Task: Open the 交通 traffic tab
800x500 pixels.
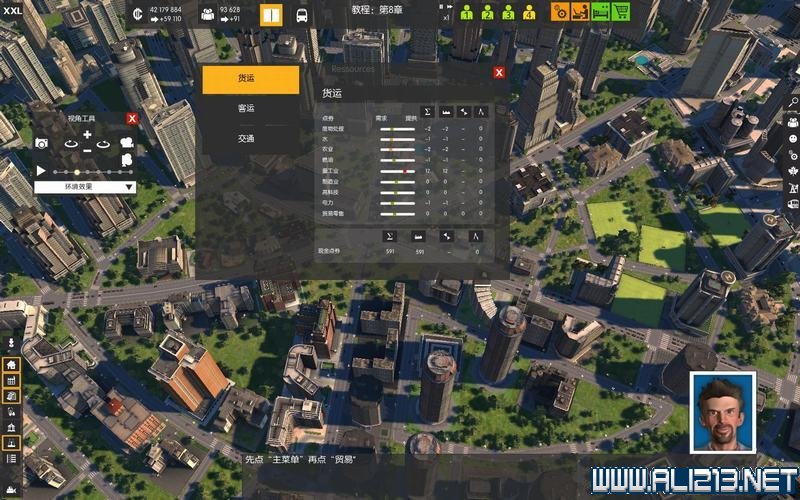Action: tap(246, 139)
